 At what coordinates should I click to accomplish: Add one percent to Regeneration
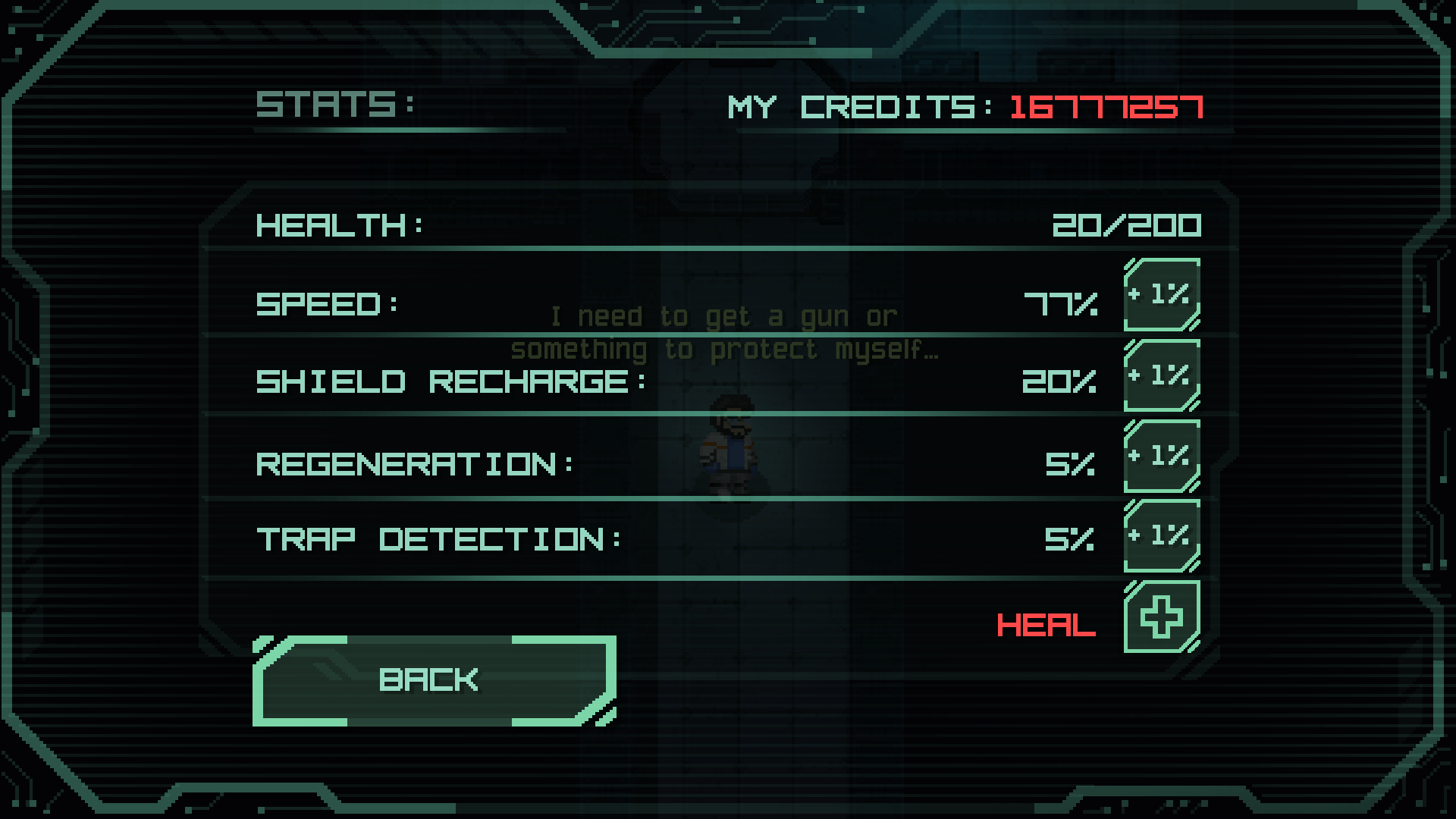1161,457
